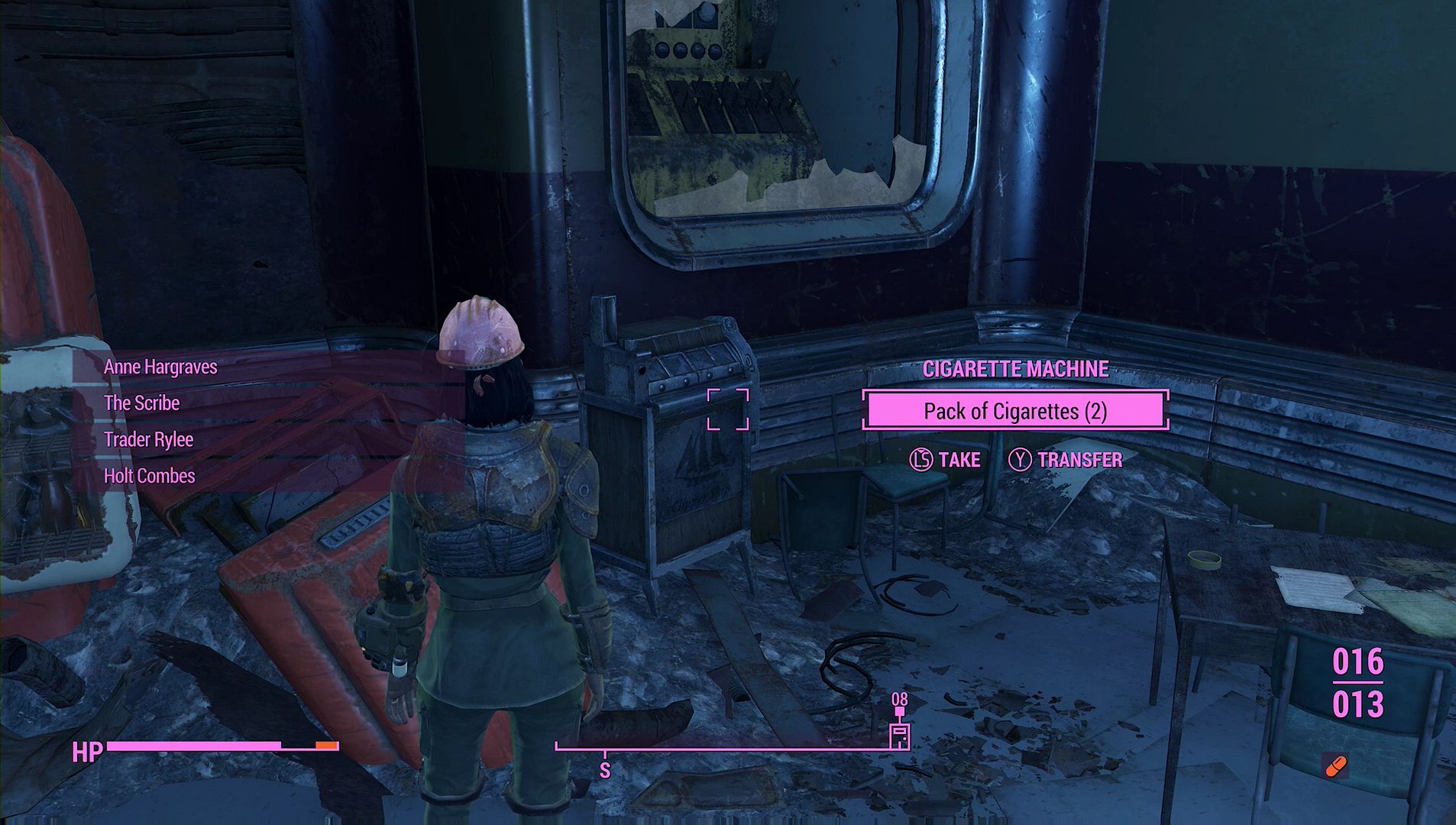Pick Trader Rylee from the list

(x=148, y=440)
